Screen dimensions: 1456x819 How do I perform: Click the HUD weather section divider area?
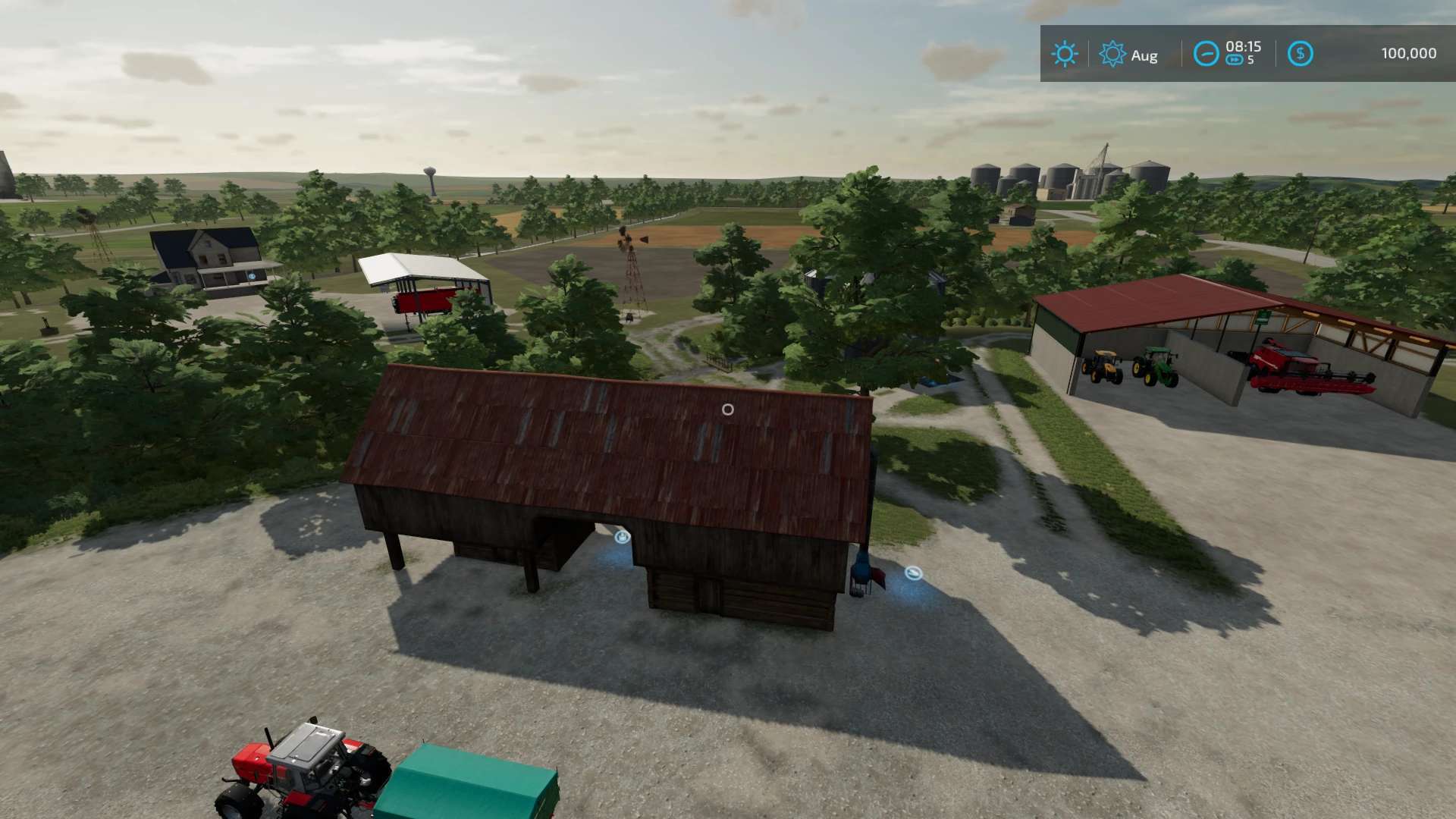[1089, 54]
